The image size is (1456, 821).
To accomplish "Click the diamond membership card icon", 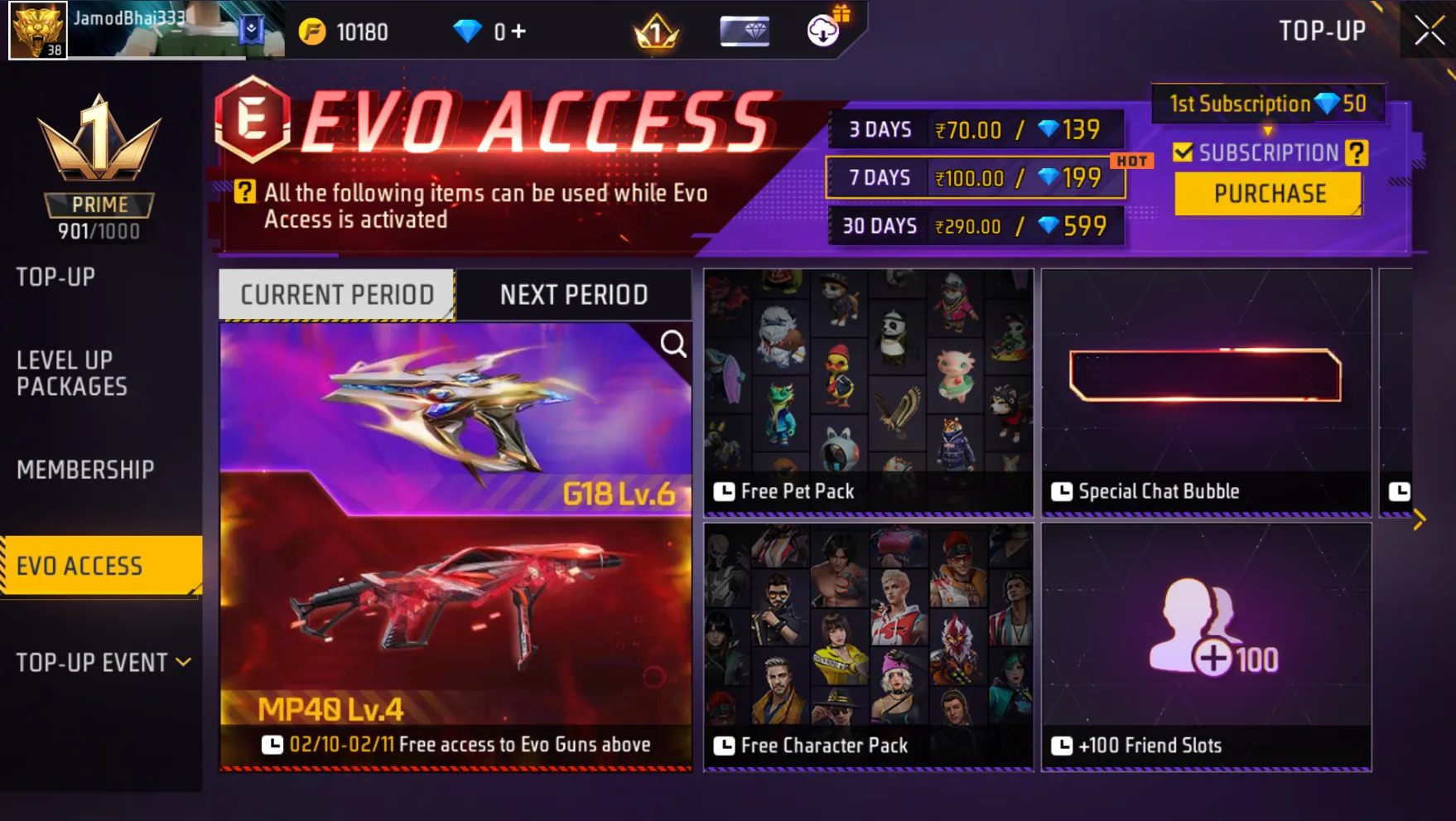I will pyautogui.click(x=743, y=31).
